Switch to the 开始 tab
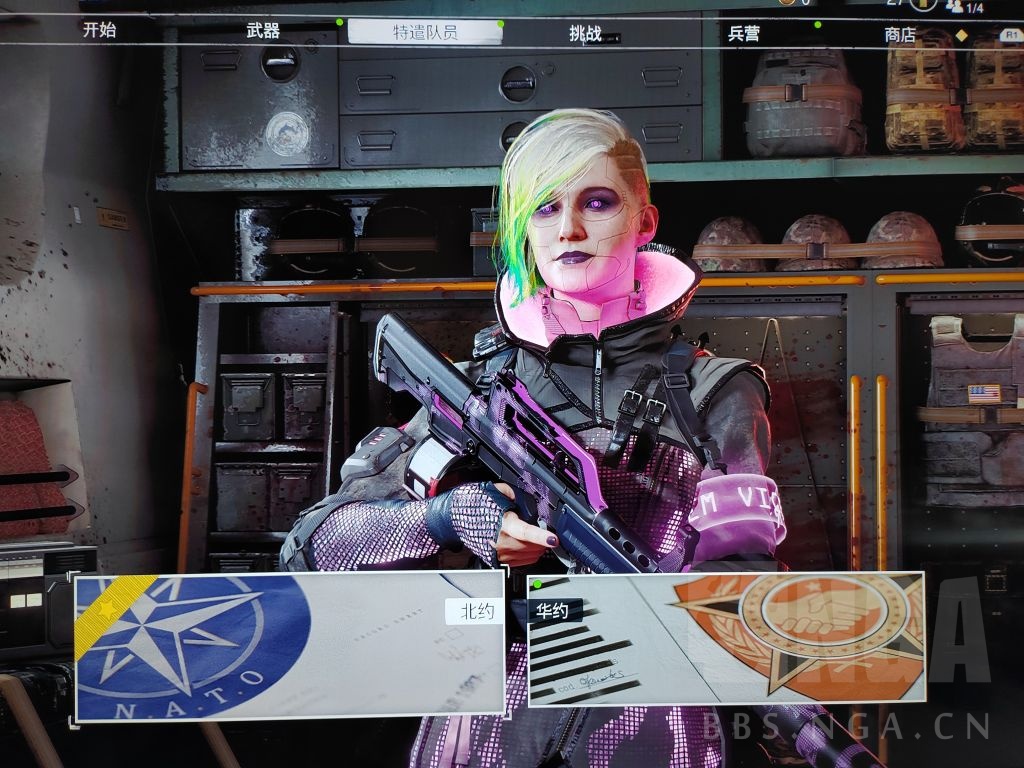The height and width of the screenshot is (768, 1024). 99,30
